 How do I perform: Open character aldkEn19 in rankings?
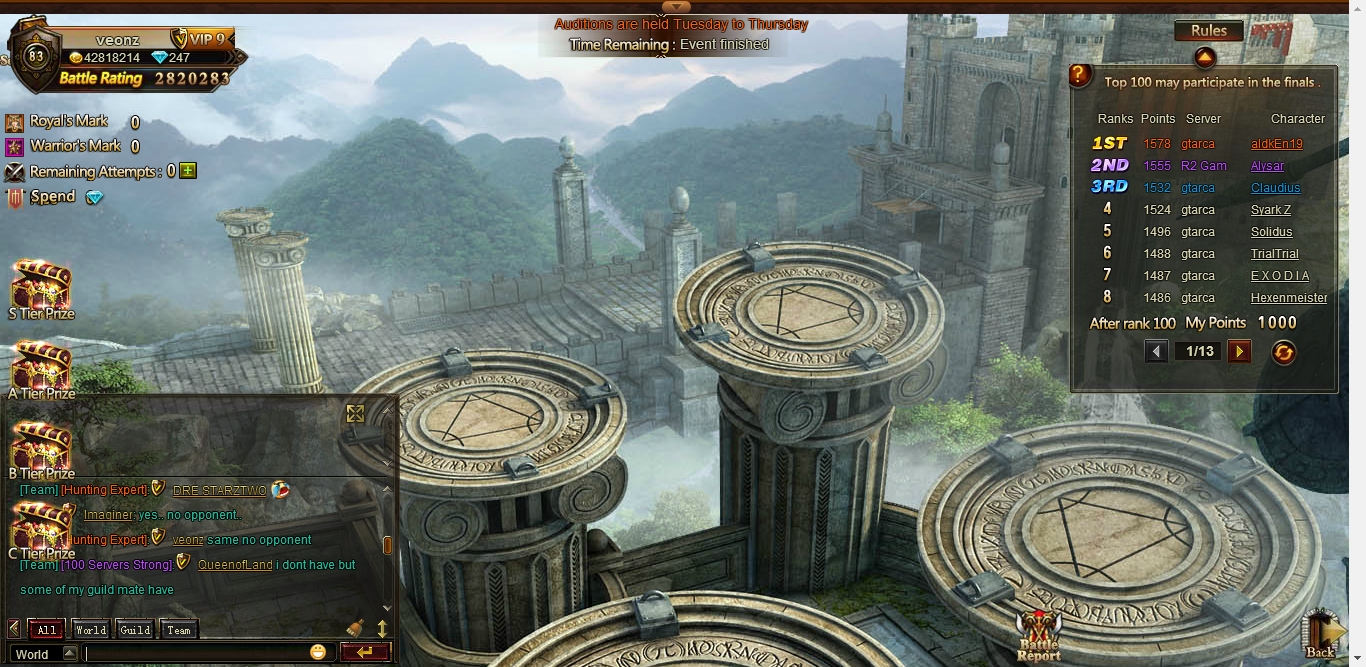click(x=1276, y=144)
